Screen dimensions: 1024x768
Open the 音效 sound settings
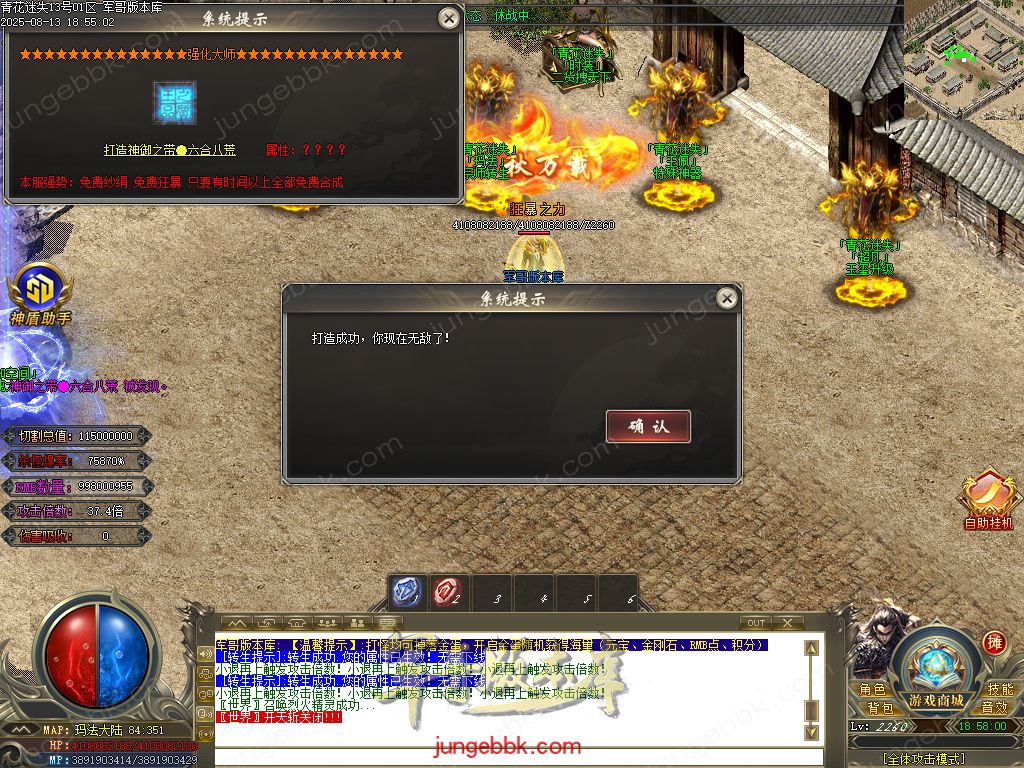pos(994,708)
